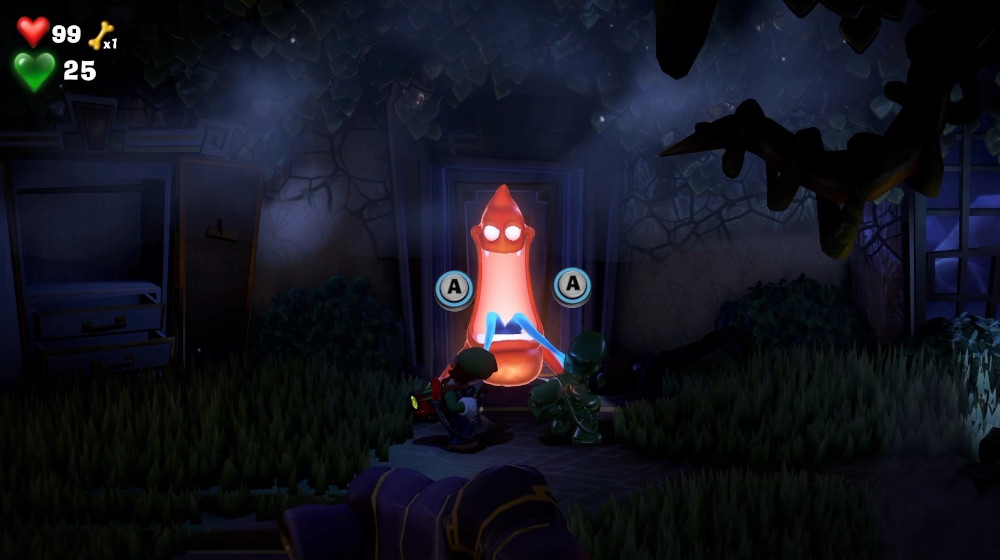
Task: Click the golden bone item icon
Action: [x=100, y=36]
